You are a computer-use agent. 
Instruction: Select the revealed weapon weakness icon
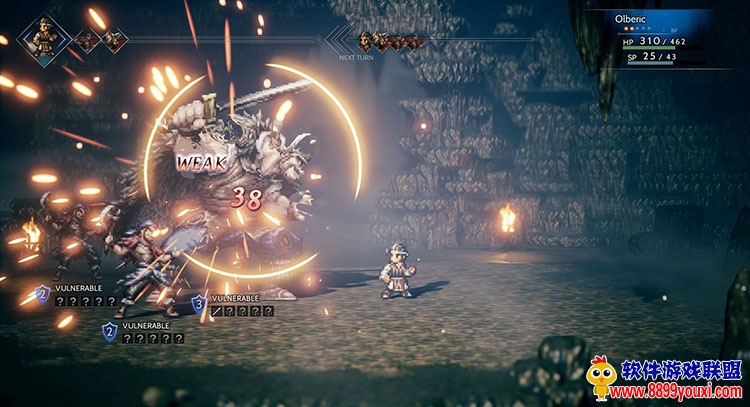click(217, 311)
